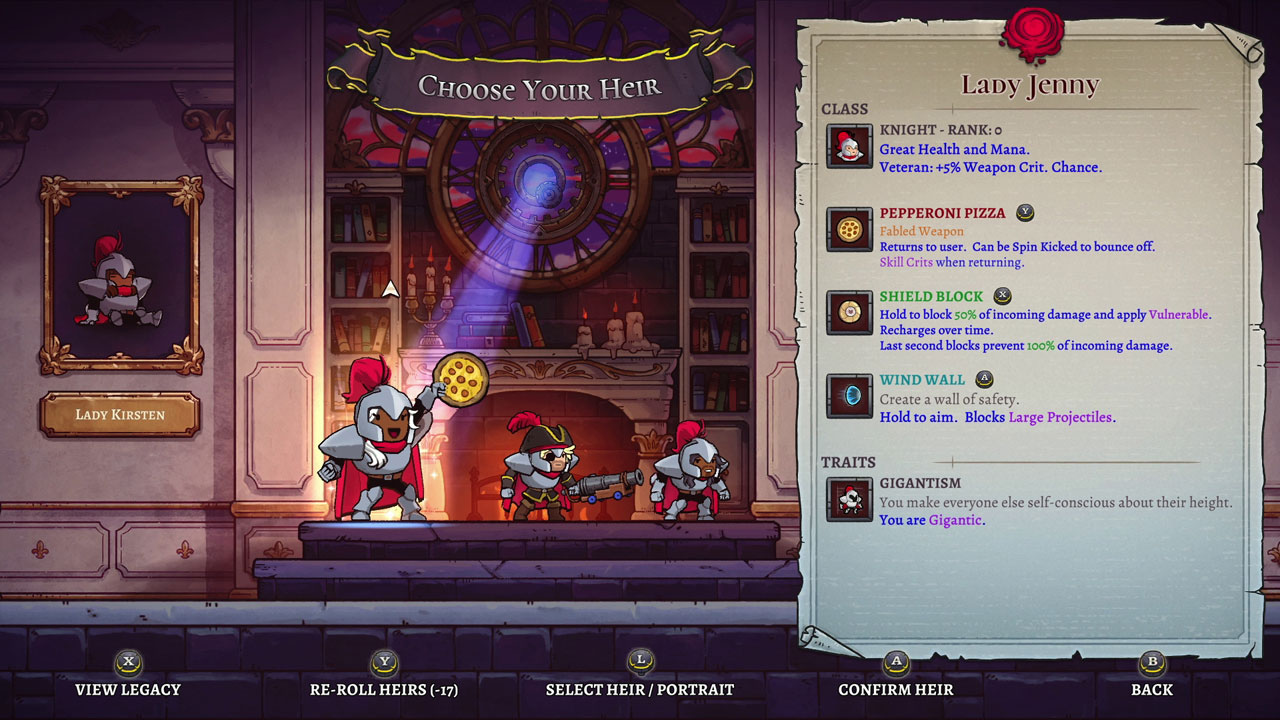Click the X icon above View Legacy
The width and height of the screenshot is (1280, 720).
pos(130,663)
